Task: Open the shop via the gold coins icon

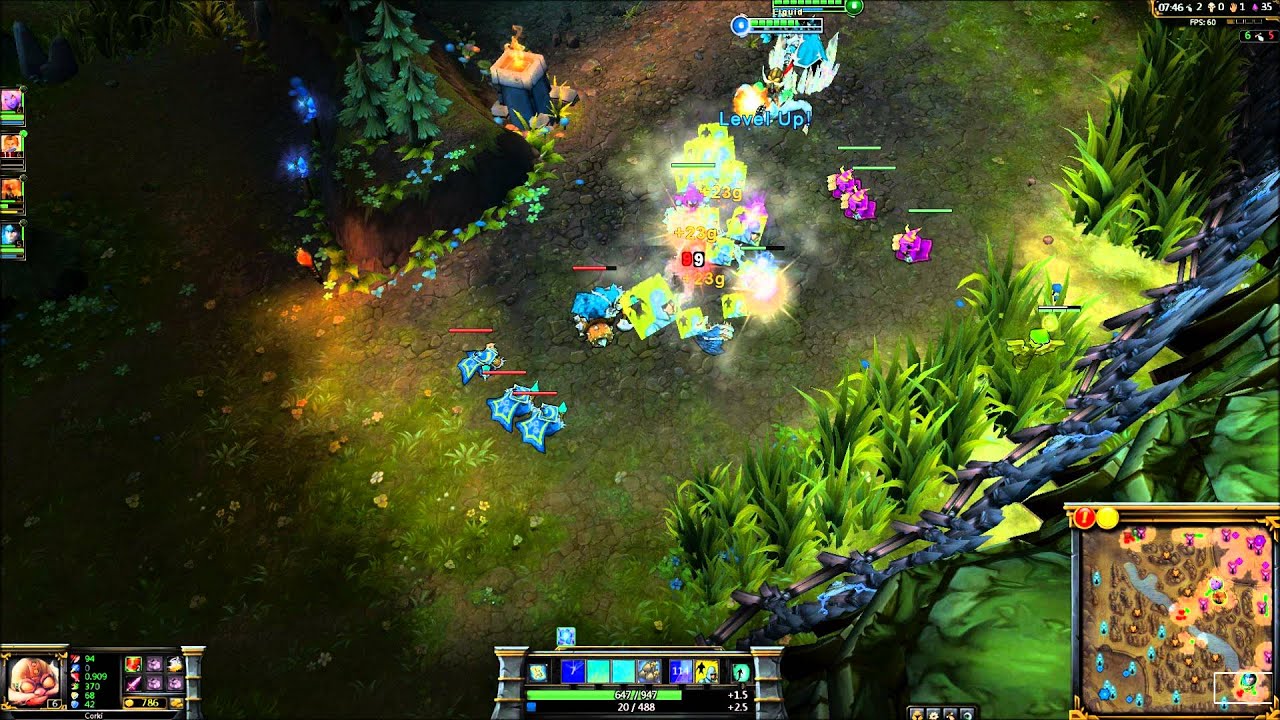Action: 177,702
